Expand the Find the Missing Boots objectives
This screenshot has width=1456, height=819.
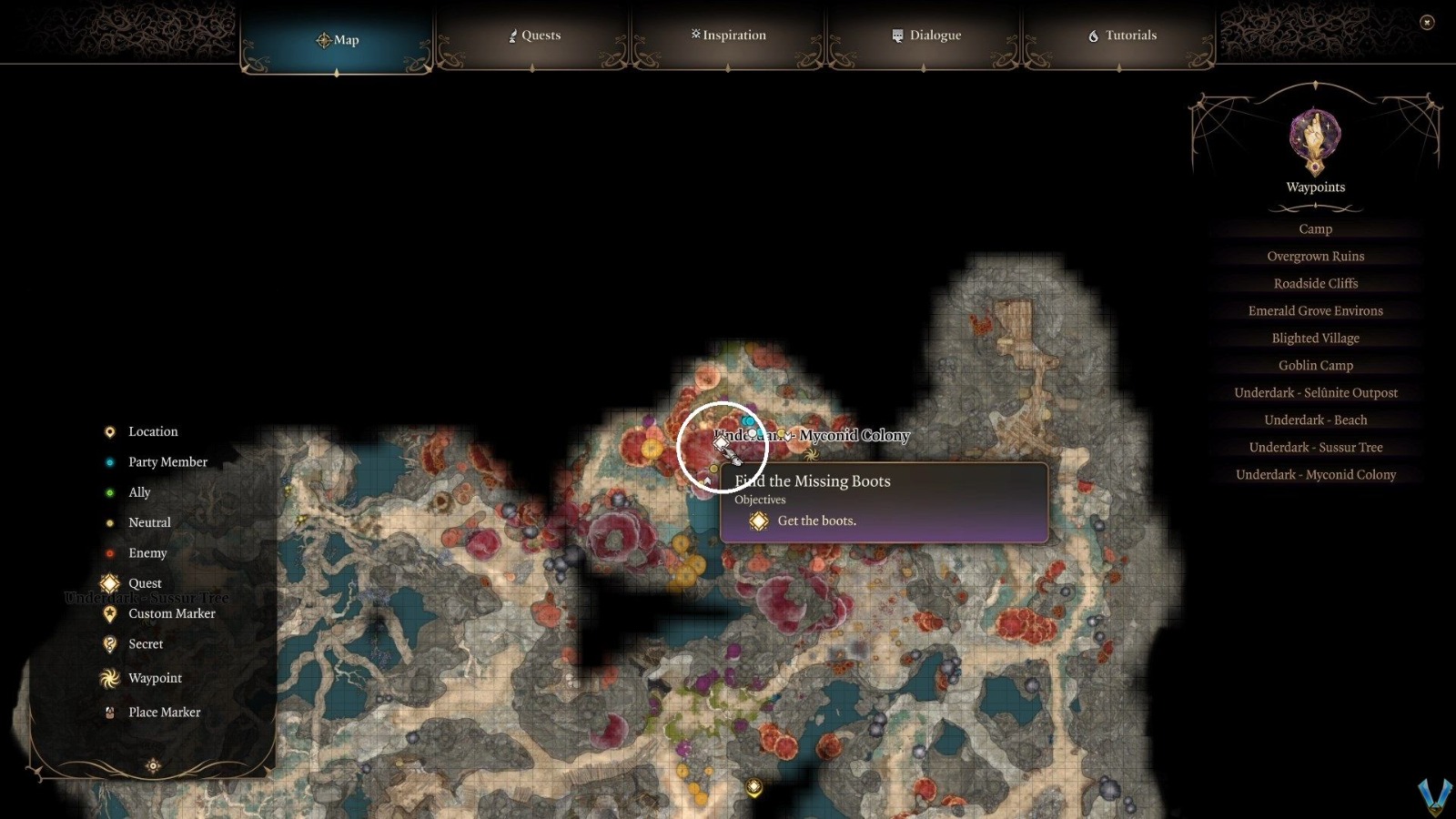pos(813,481)
